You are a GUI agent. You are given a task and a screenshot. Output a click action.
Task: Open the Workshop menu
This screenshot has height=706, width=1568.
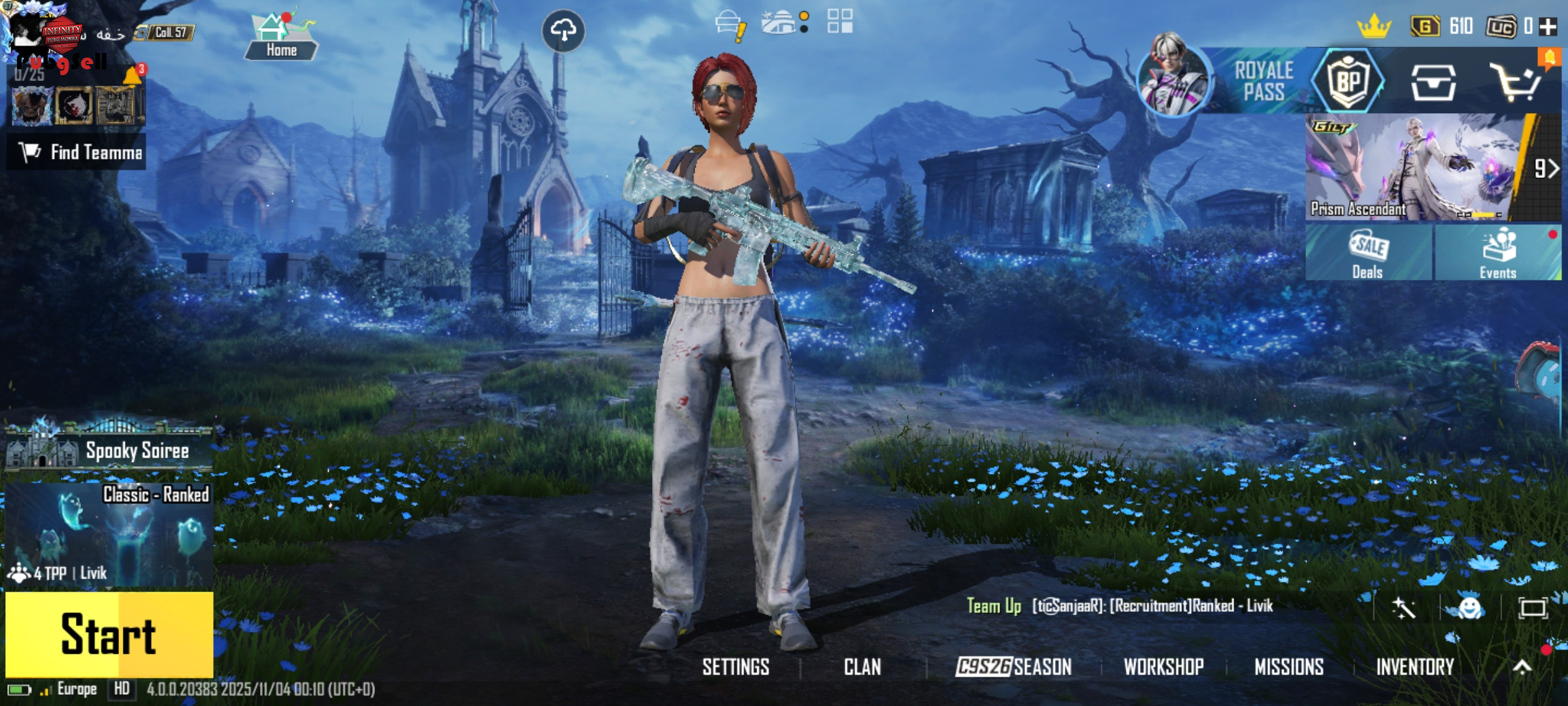tap(1164, 667)
